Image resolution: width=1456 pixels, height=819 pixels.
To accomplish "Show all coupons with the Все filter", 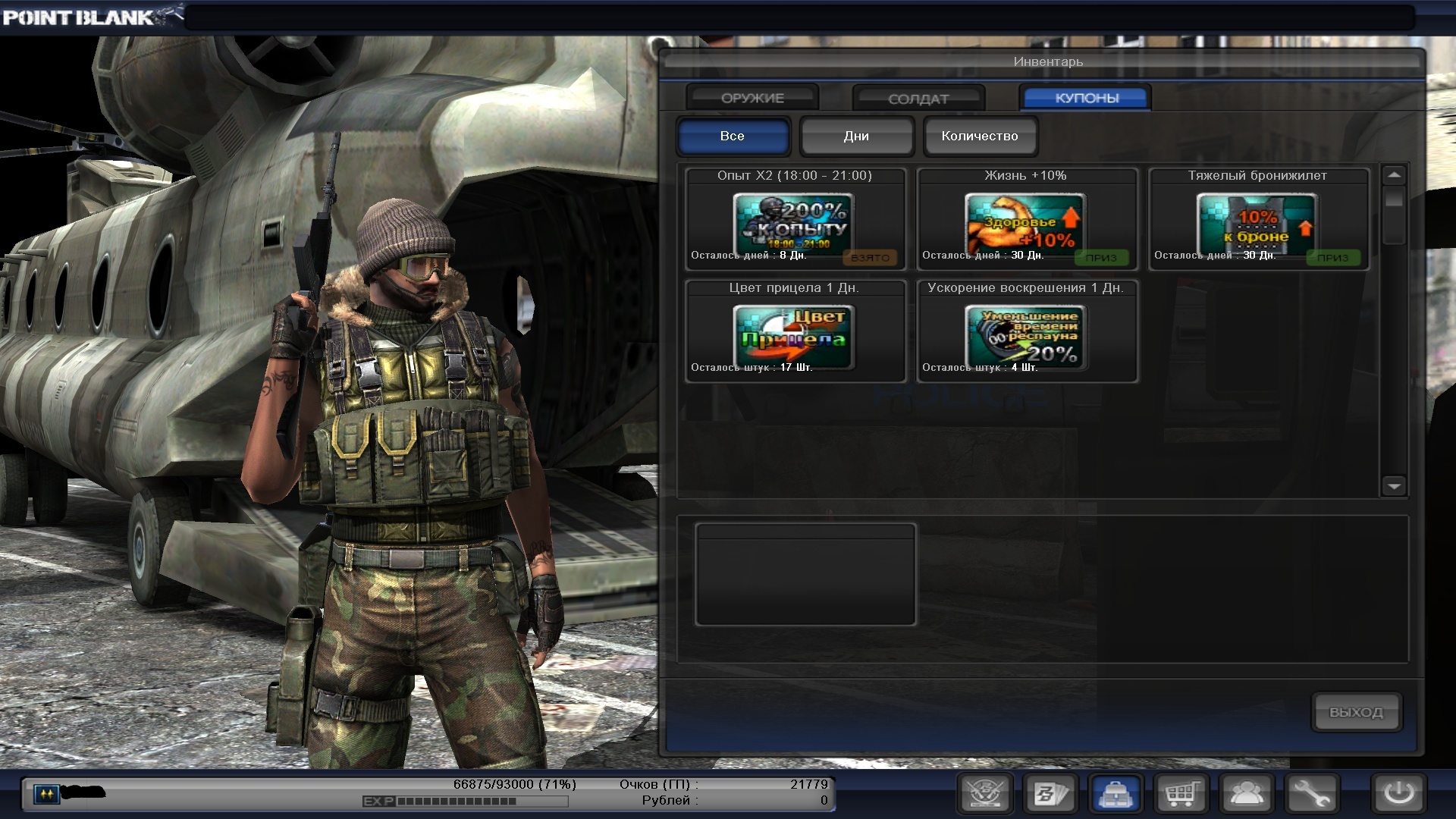I will [733, 136].
